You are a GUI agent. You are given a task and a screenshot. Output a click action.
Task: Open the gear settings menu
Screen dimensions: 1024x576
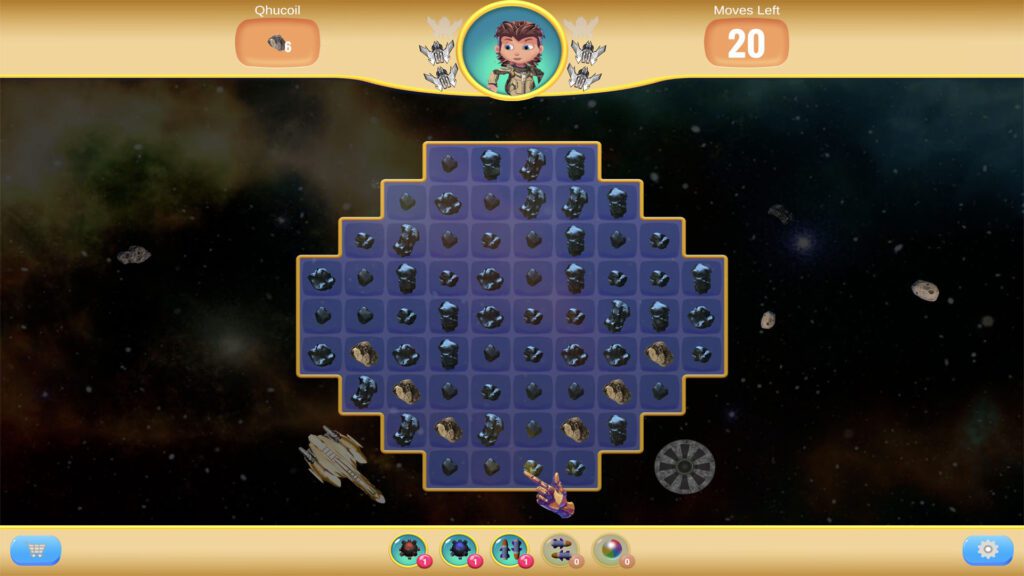pos(987,550)
